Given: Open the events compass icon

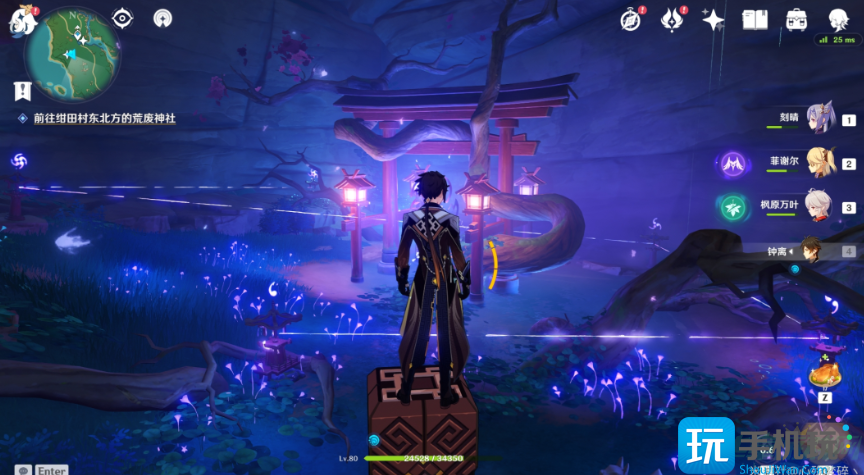Looking at the screenshot, I should click(x=630, y=19).
